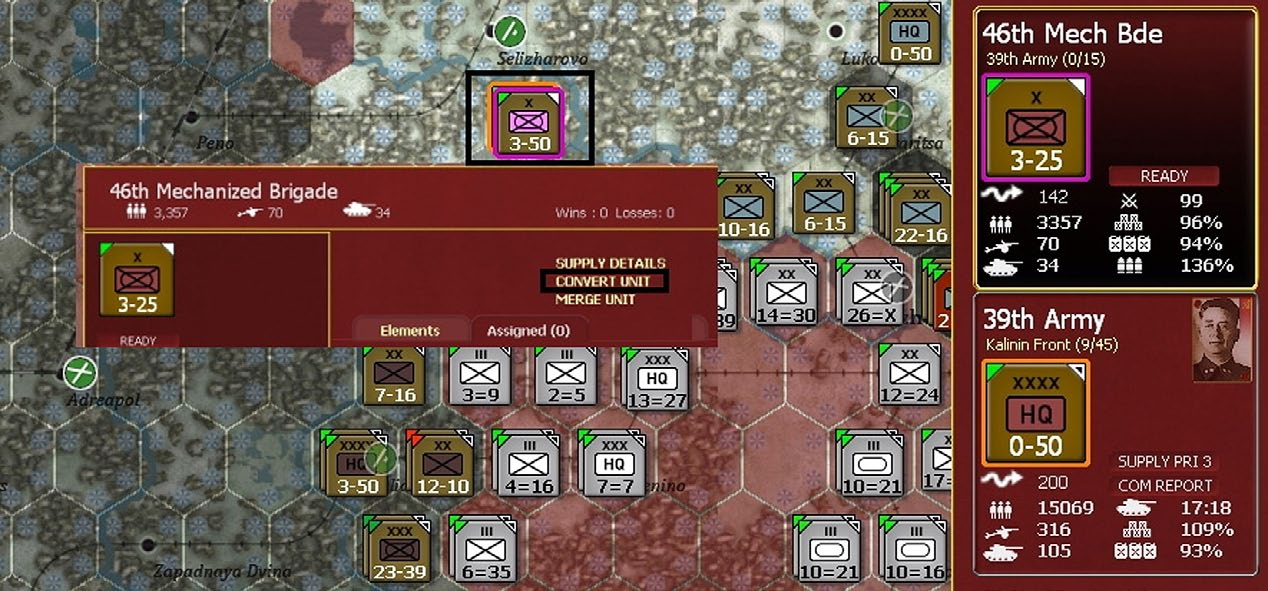Select the Merge Unit option
1268x591 pixels.
click(595, 299)
